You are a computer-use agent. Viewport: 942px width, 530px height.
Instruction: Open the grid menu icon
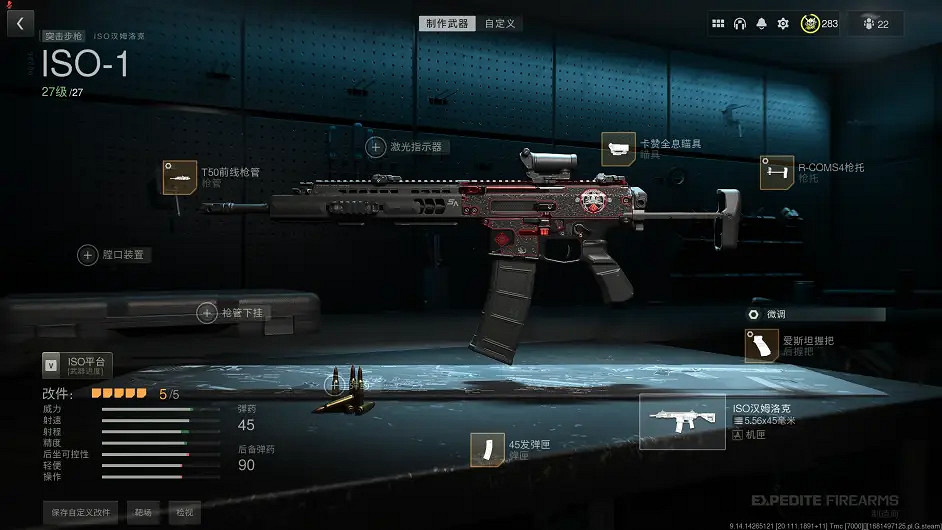[718, 24]
